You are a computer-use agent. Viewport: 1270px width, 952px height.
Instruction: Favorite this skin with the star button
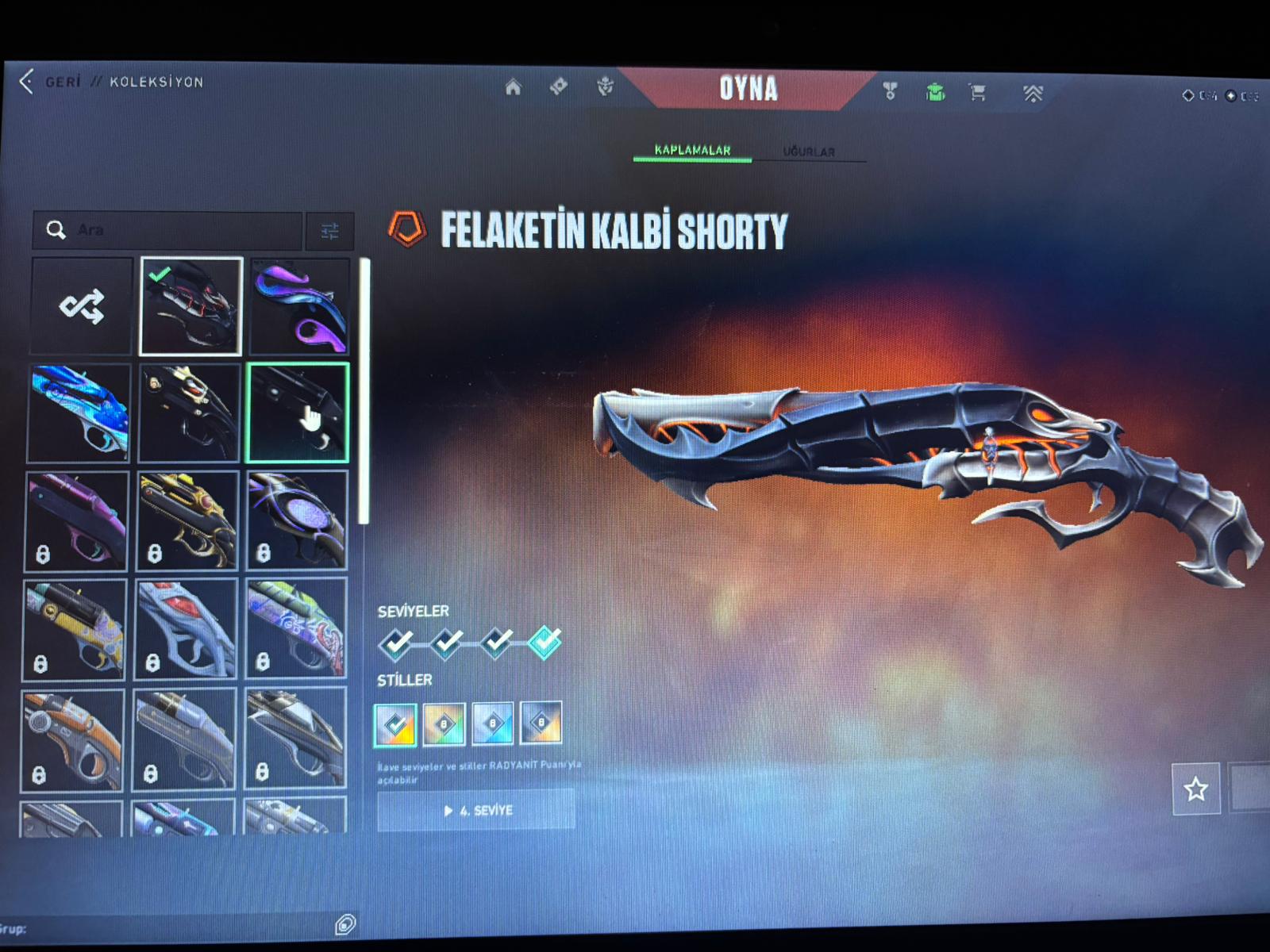pyautogui.click(x=1195, y=789)
